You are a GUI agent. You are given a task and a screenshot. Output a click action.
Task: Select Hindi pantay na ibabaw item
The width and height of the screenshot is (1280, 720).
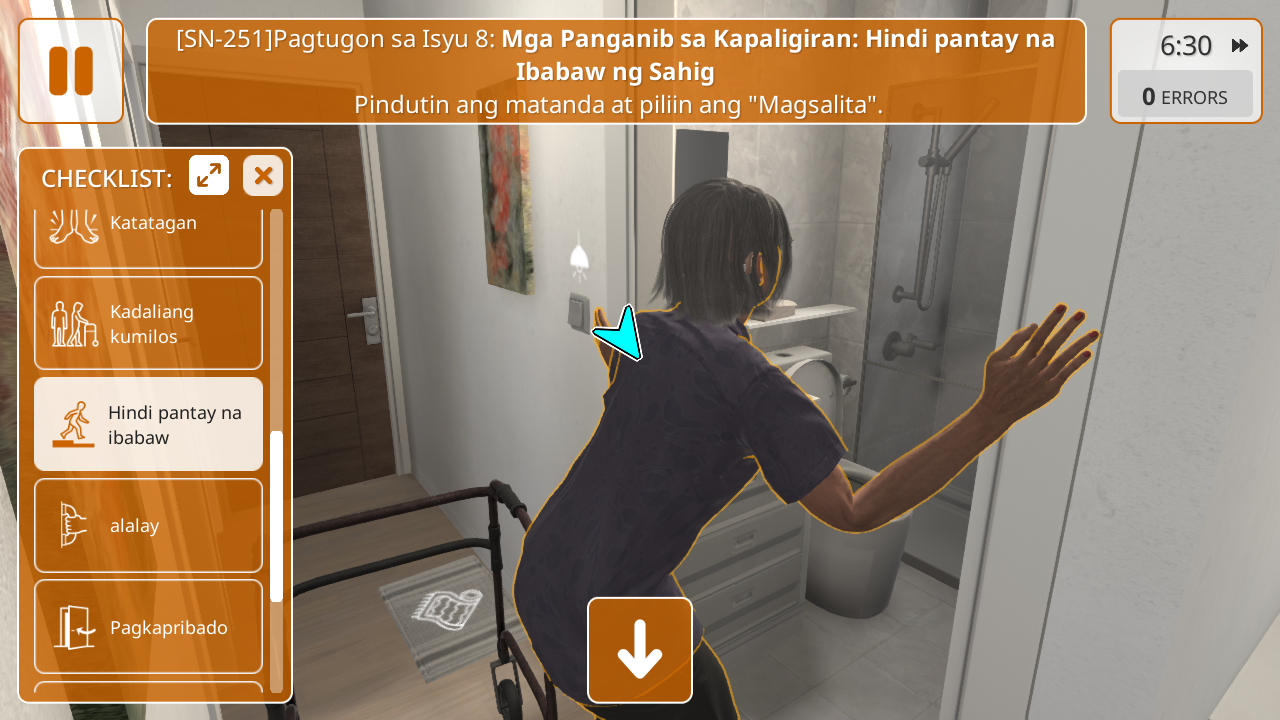(148, 424)
